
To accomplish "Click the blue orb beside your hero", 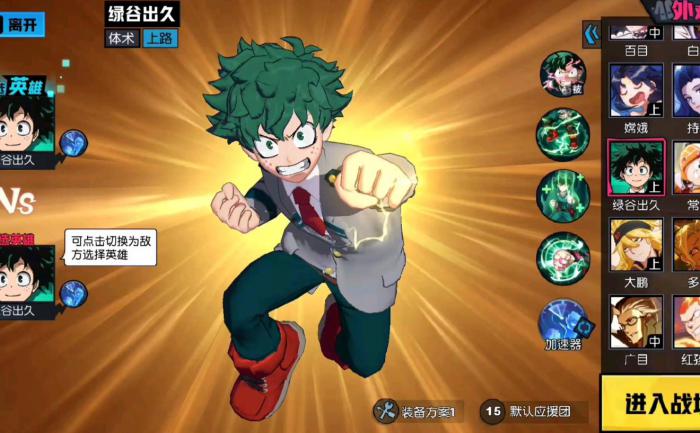I will pos(73,143).
